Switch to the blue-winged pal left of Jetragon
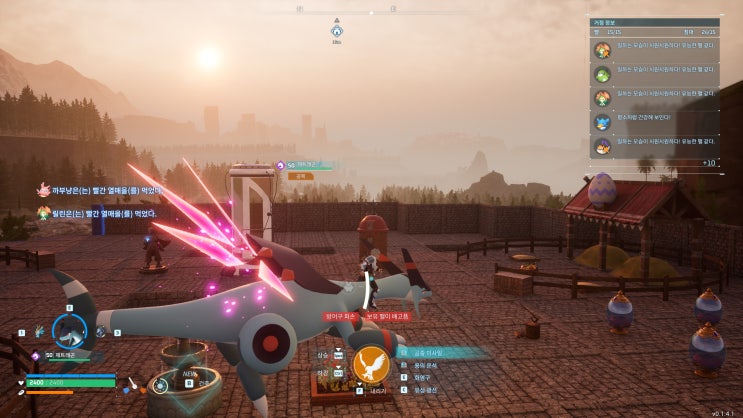 [39, 331]
